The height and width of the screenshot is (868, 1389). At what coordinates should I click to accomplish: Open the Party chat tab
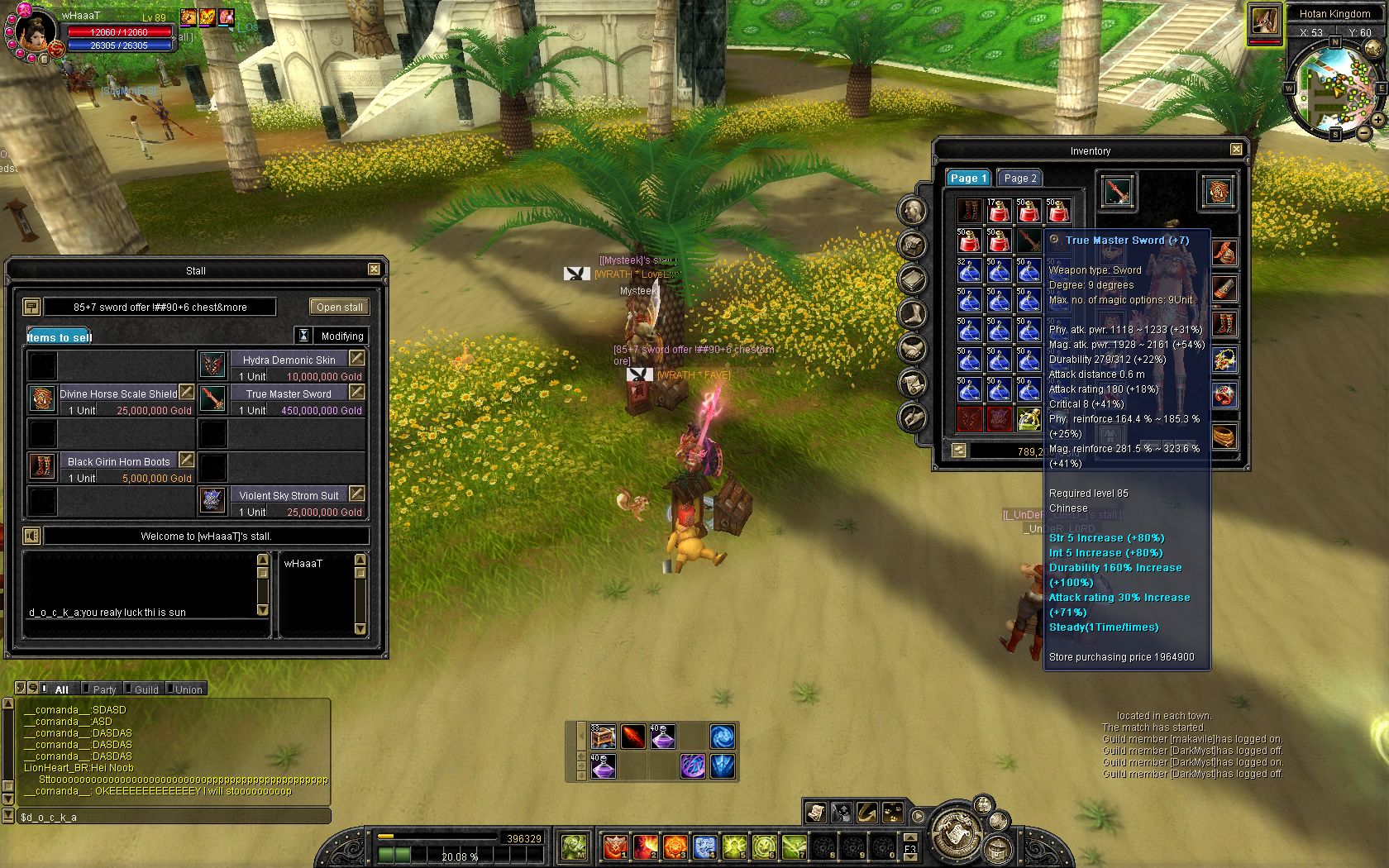click(104, 689)
